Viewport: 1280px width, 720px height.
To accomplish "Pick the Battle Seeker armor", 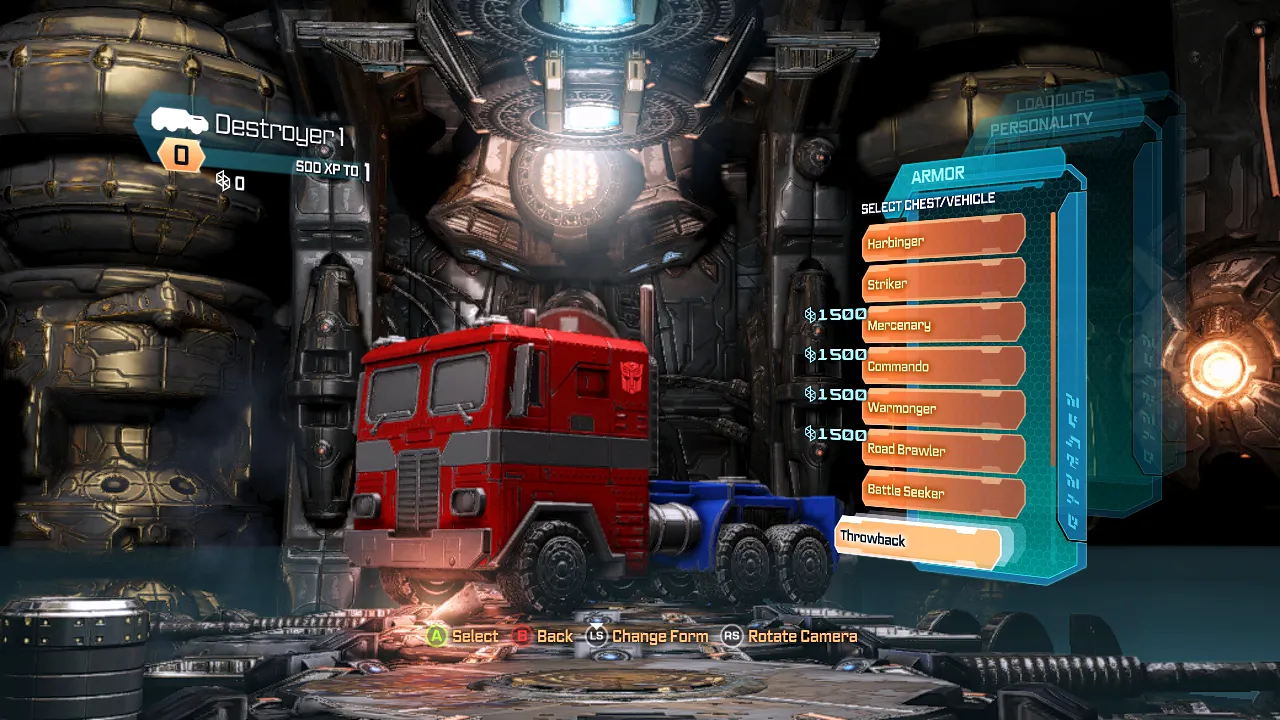I will tap(942, 492).
